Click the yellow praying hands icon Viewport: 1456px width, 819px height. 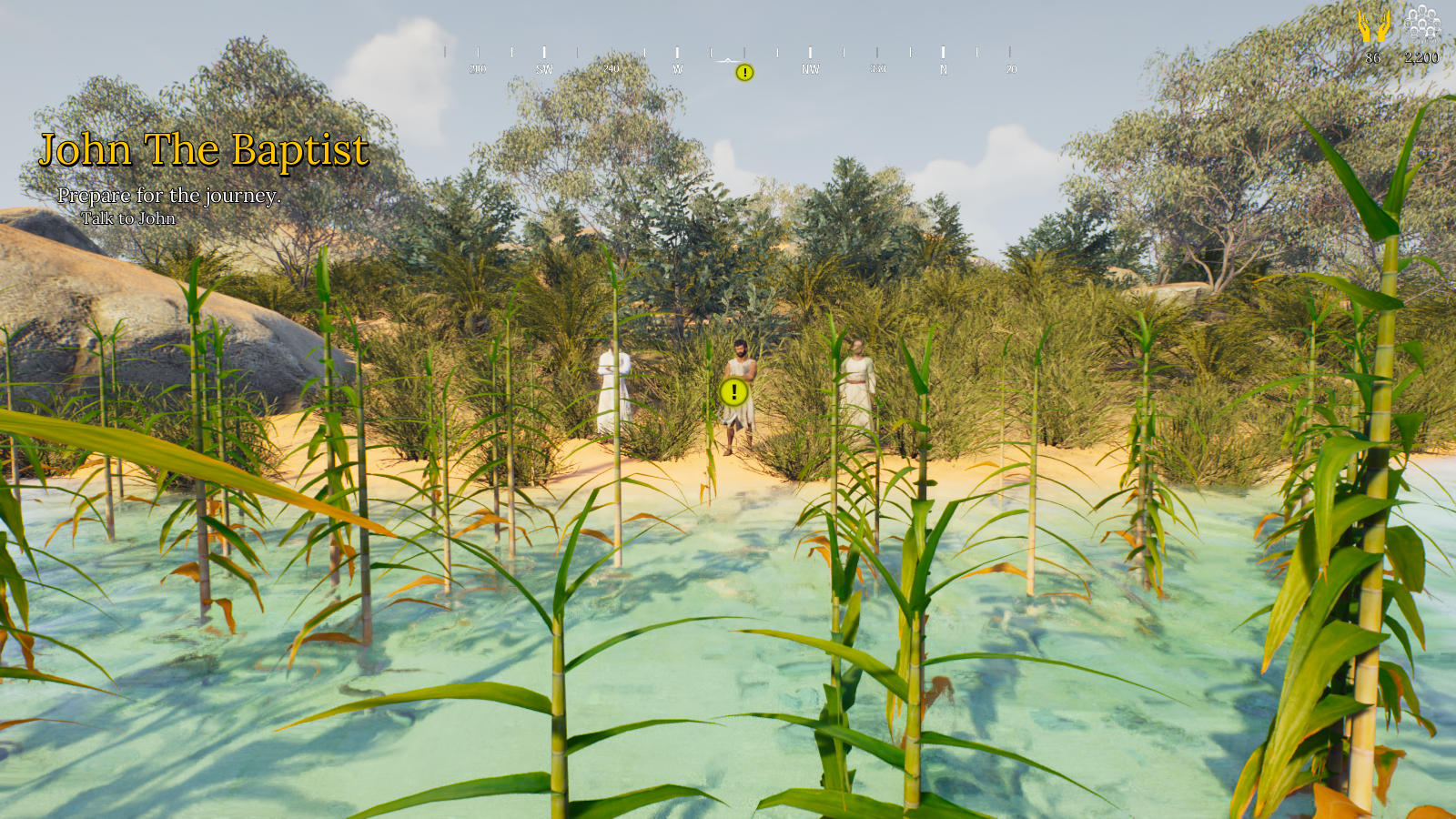pyautogui.click(x=1373, y=26)
